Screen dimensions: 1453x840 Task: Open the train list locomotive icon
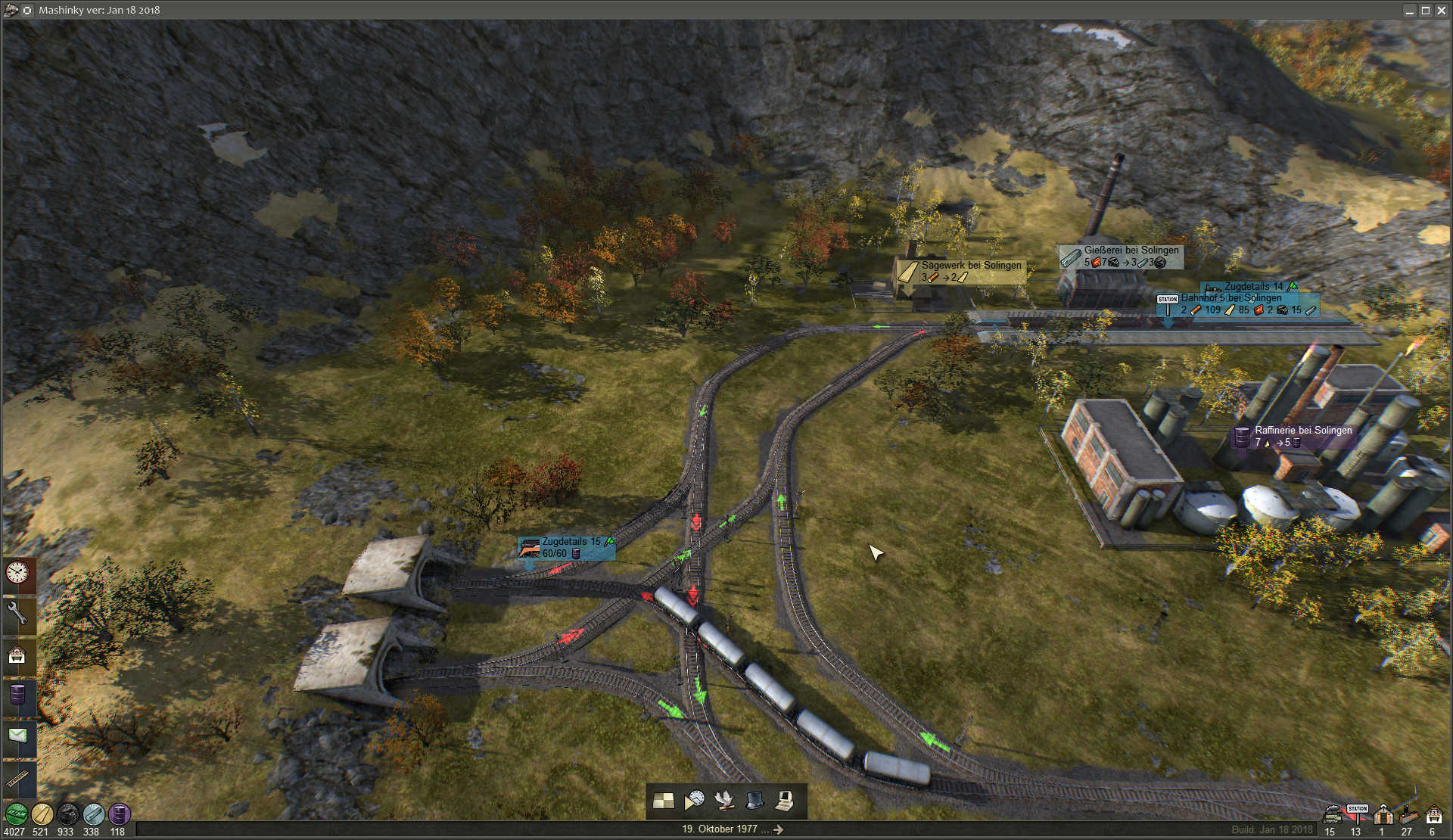(x=1331, y=815)
